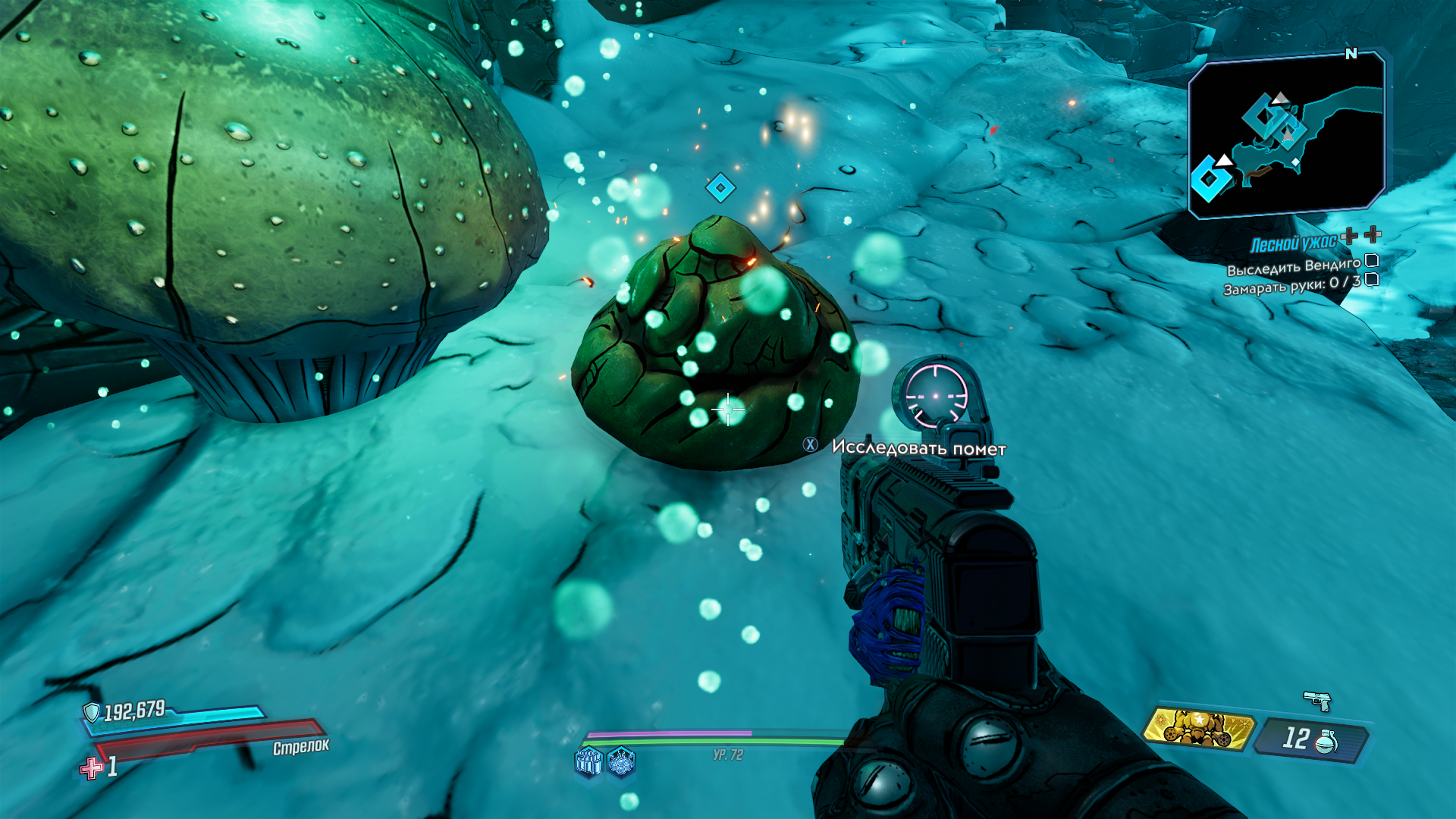Click the pistol weapon icon
1456x819 pixels.
(1318, 701)
